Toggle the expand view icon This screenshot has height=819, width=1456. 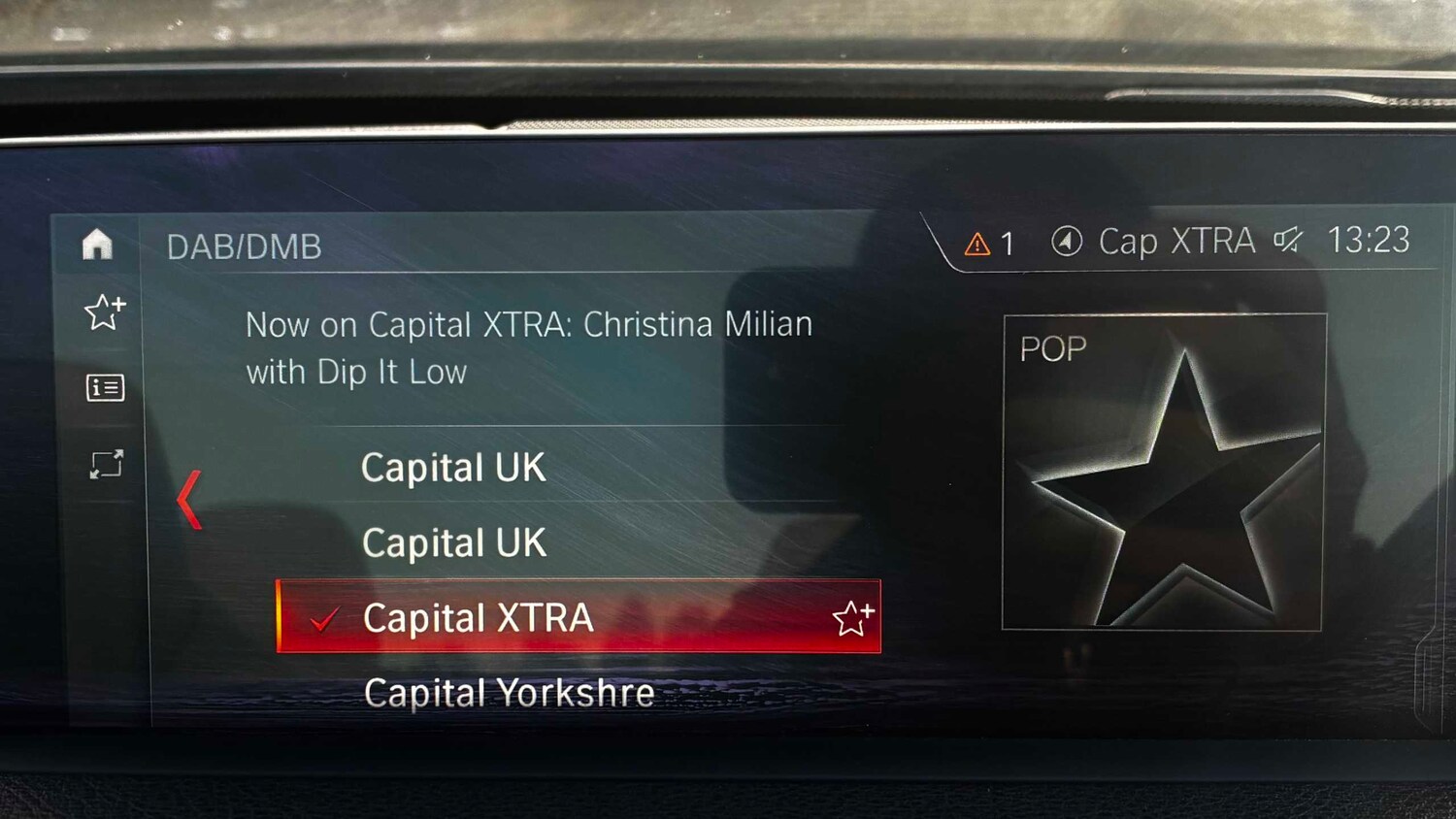point(106,464)
